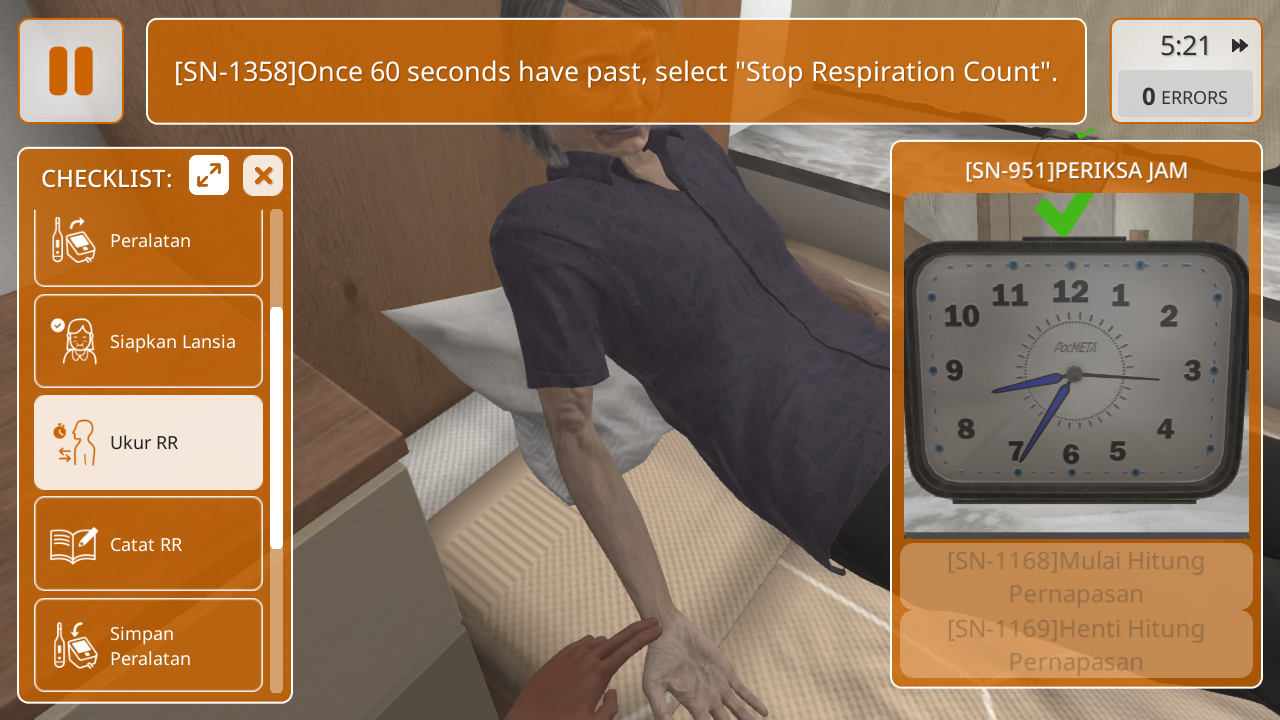The image size is (1280, 720).
Task: Click the Periksa Jam clock image
Action: click(x=1076, y=365)
